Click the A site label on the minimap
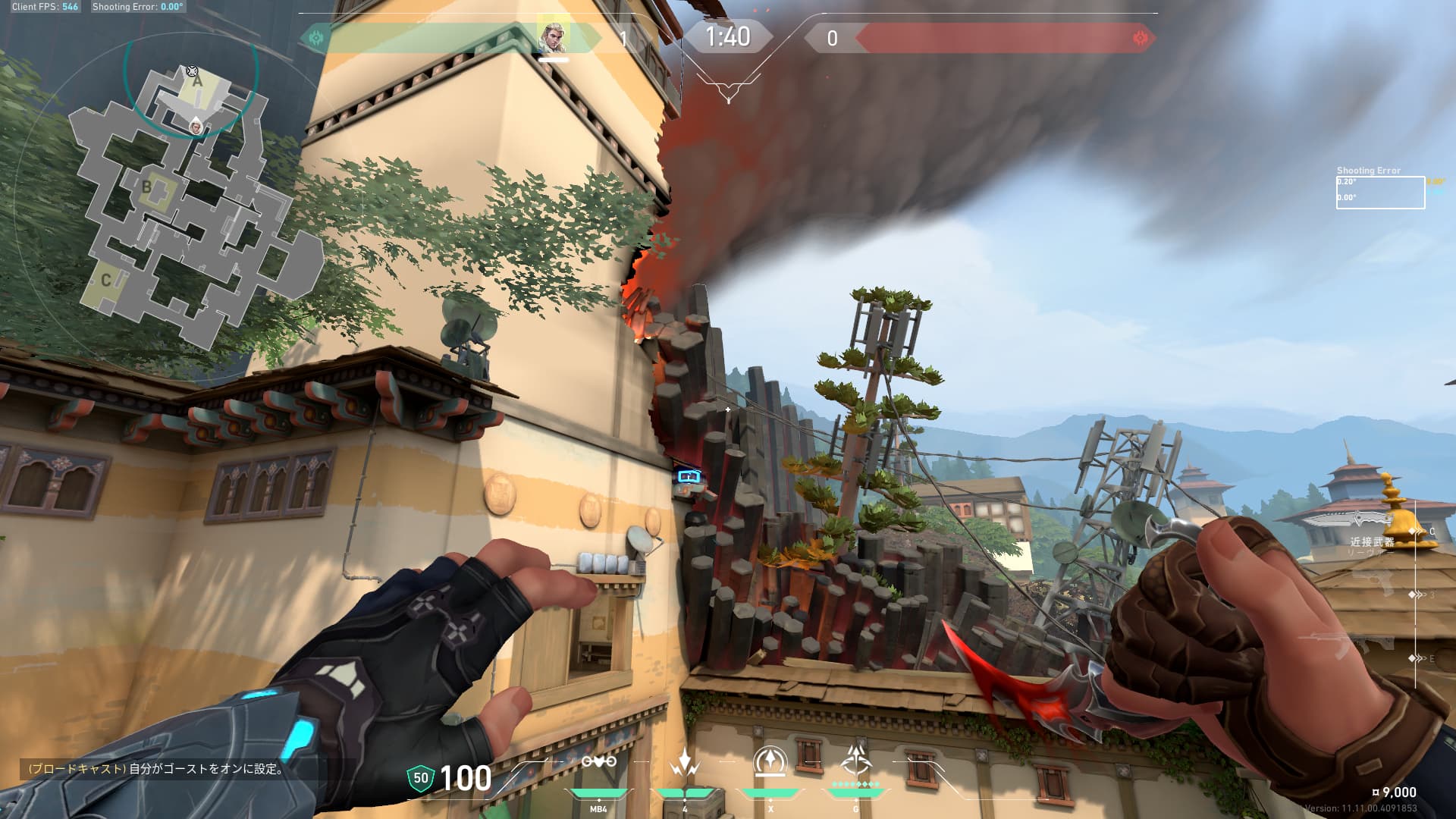This screenshot has height=819, width=1456. [x=197, y=81]
